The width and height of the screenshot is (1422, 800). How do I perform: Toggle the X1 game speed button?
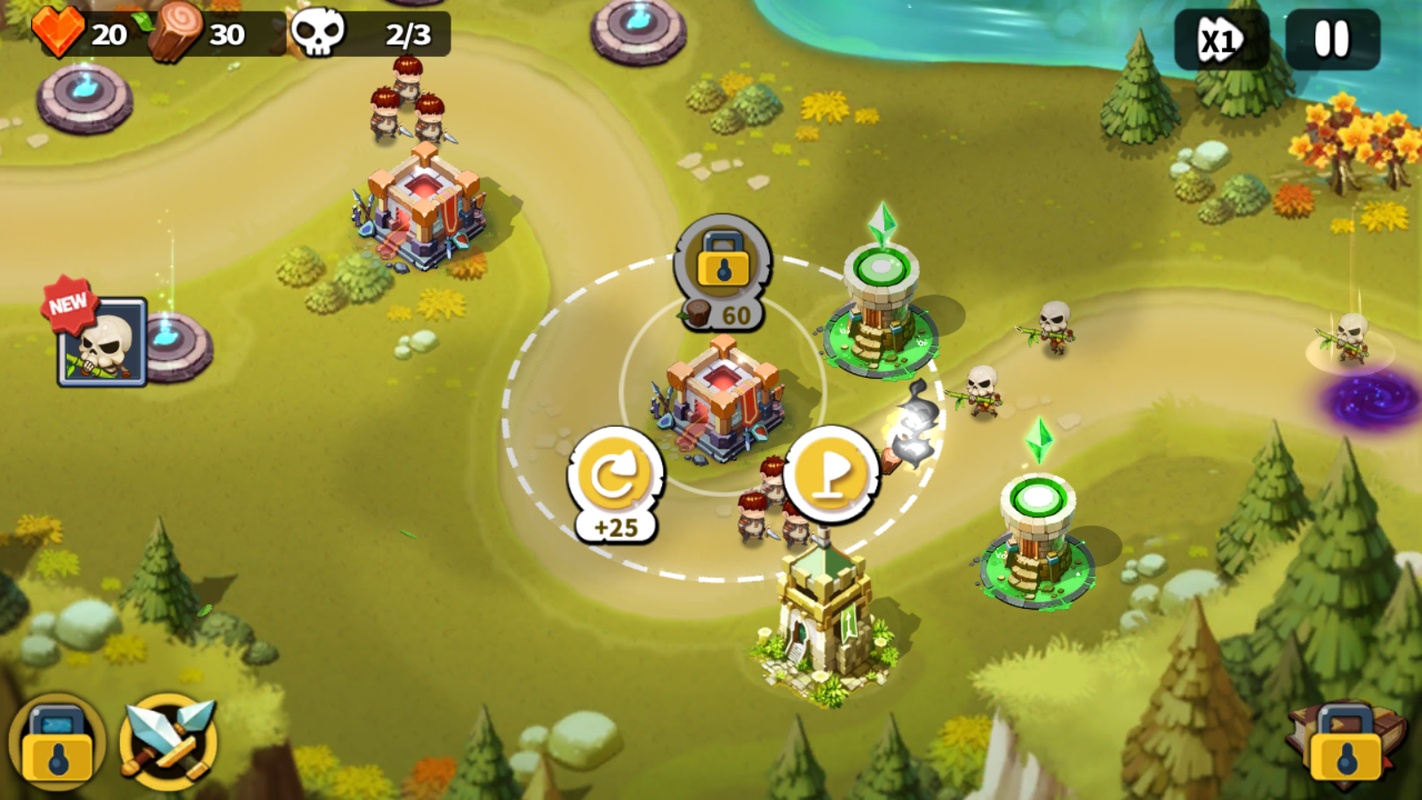click(x=1221, y=41)
